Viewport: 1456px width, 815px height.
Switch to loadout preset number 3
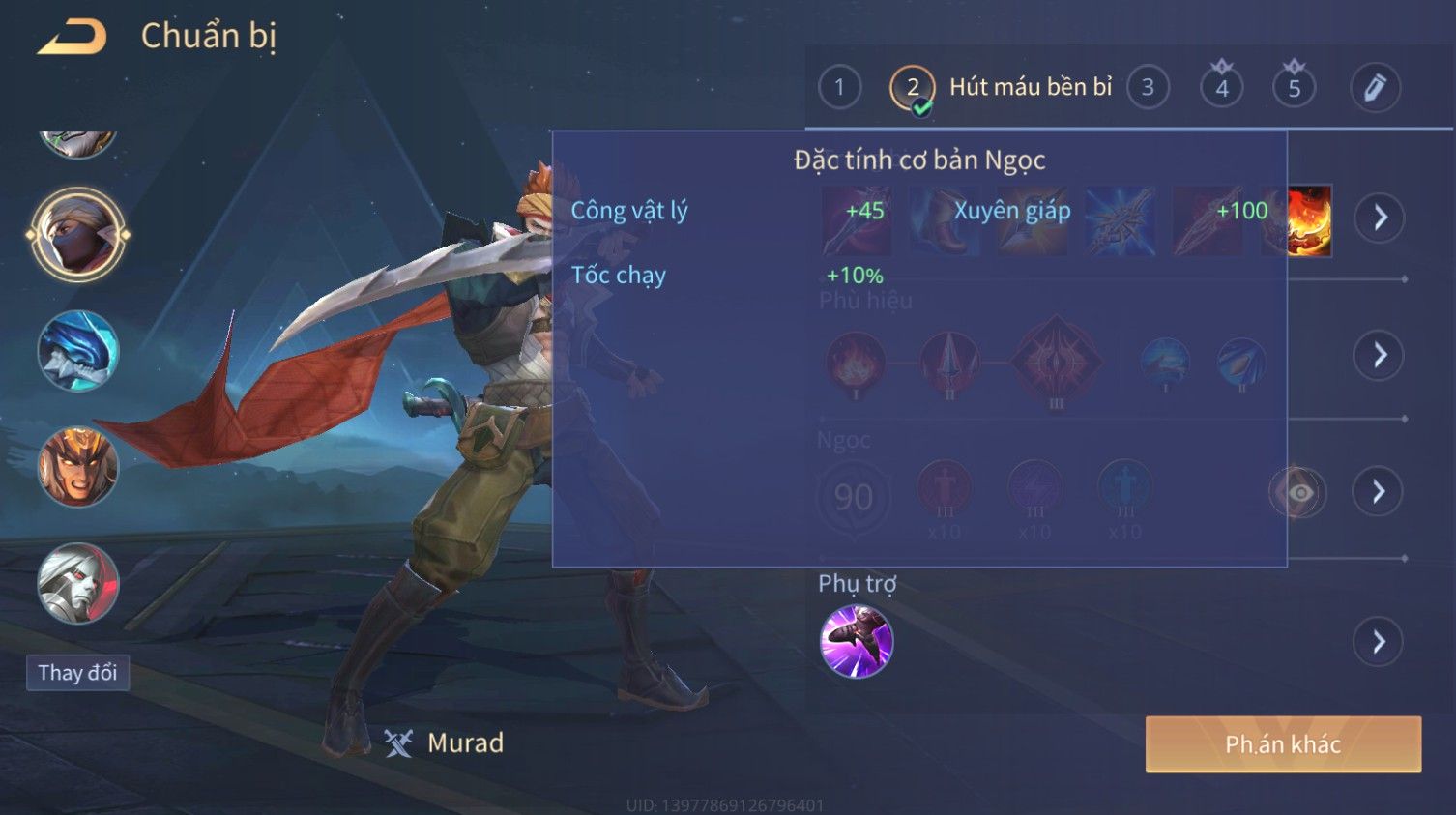pyautogui.click(x=1148, y=88)
